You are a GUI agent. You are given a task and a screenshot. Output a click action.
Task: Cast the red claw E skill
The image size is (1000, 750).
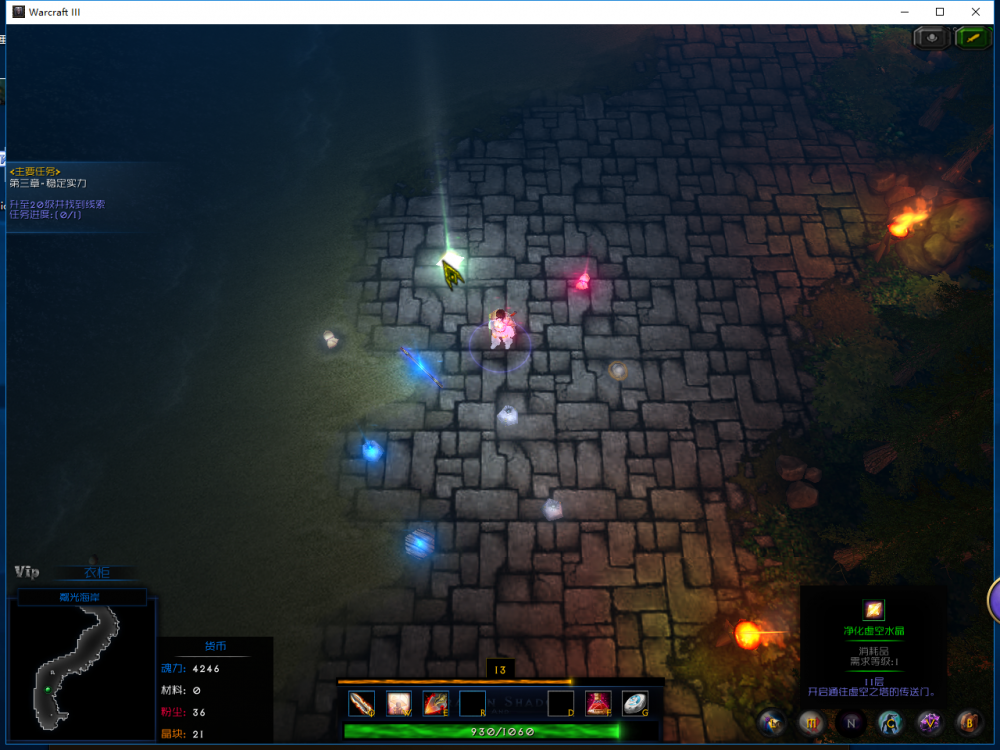[435, 703]
